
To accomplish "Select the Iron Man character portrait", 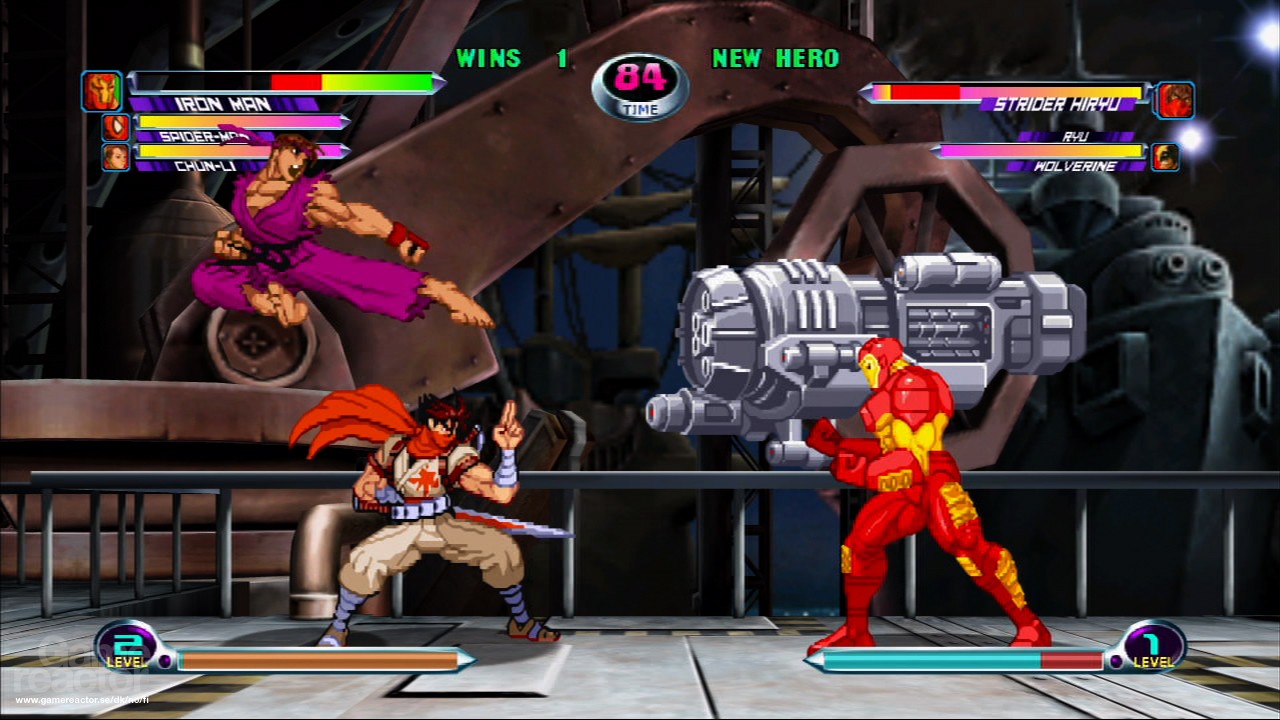I will coord(103,90).
